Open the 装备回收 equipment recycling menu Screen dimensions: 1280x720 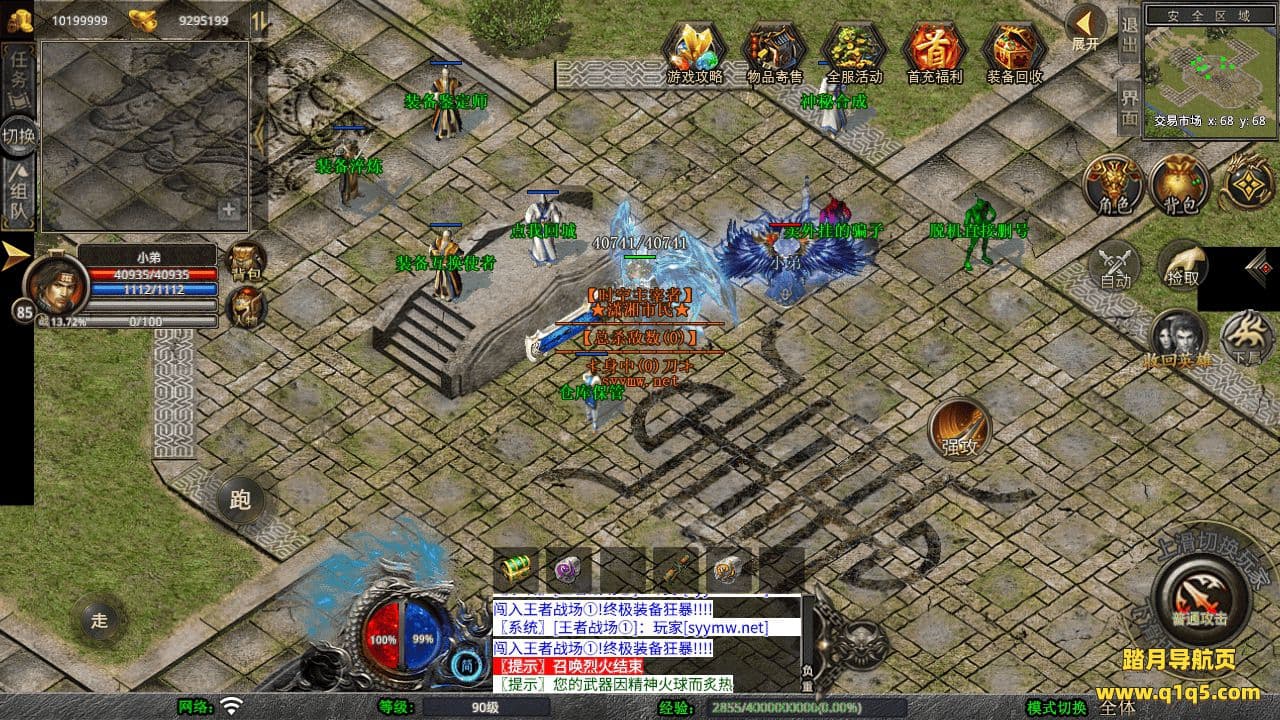tap(1014, 50)
